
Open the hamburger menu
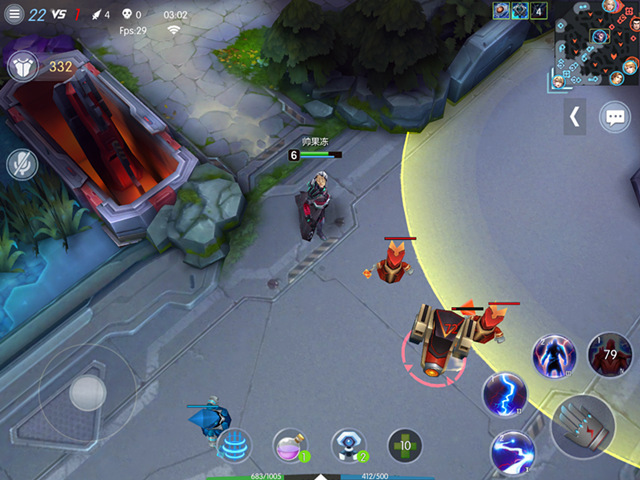(13, 14)
